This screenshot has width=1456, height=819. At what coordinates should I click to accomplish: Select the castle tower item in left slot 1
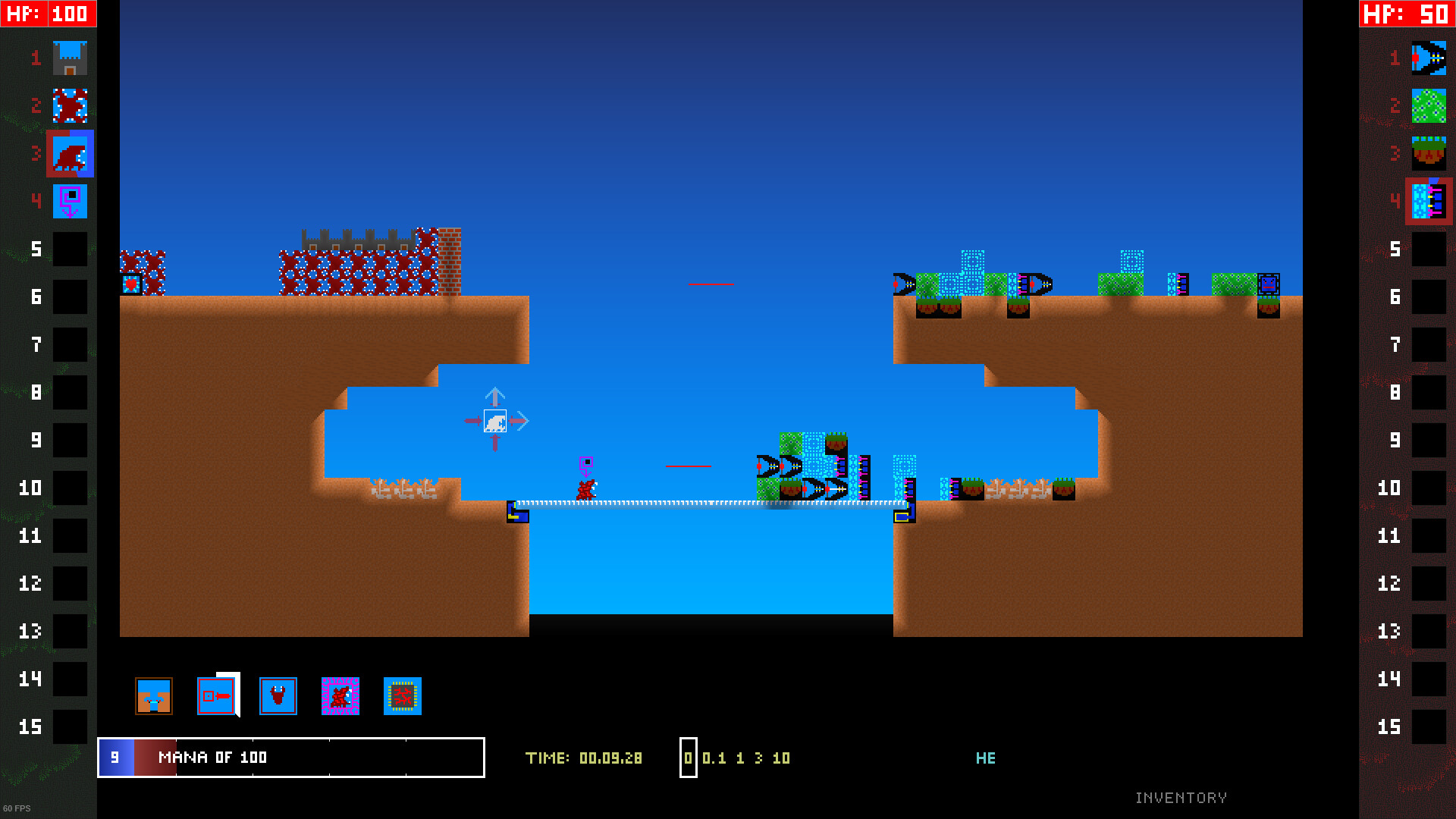click(x=69, y=57)
